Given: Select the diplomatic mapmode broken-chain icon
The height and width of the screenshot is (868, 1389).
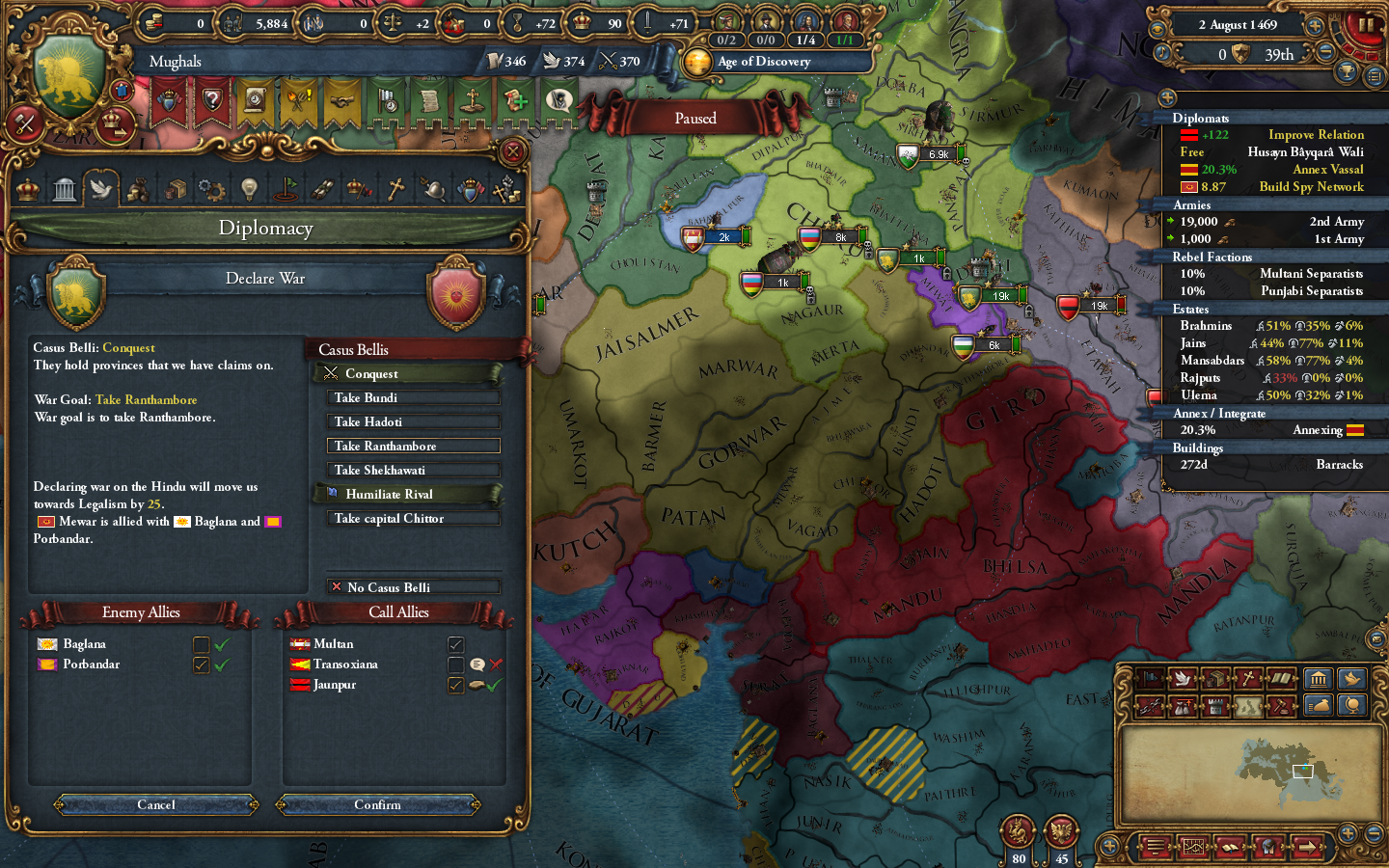Looking at the screenshot, I should coord(1149,705).
